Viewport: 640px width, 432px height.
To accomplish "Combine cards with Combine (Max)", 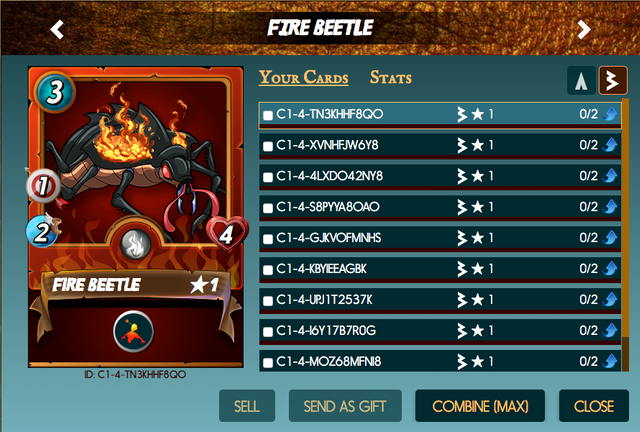I will [x=480, y=406].
